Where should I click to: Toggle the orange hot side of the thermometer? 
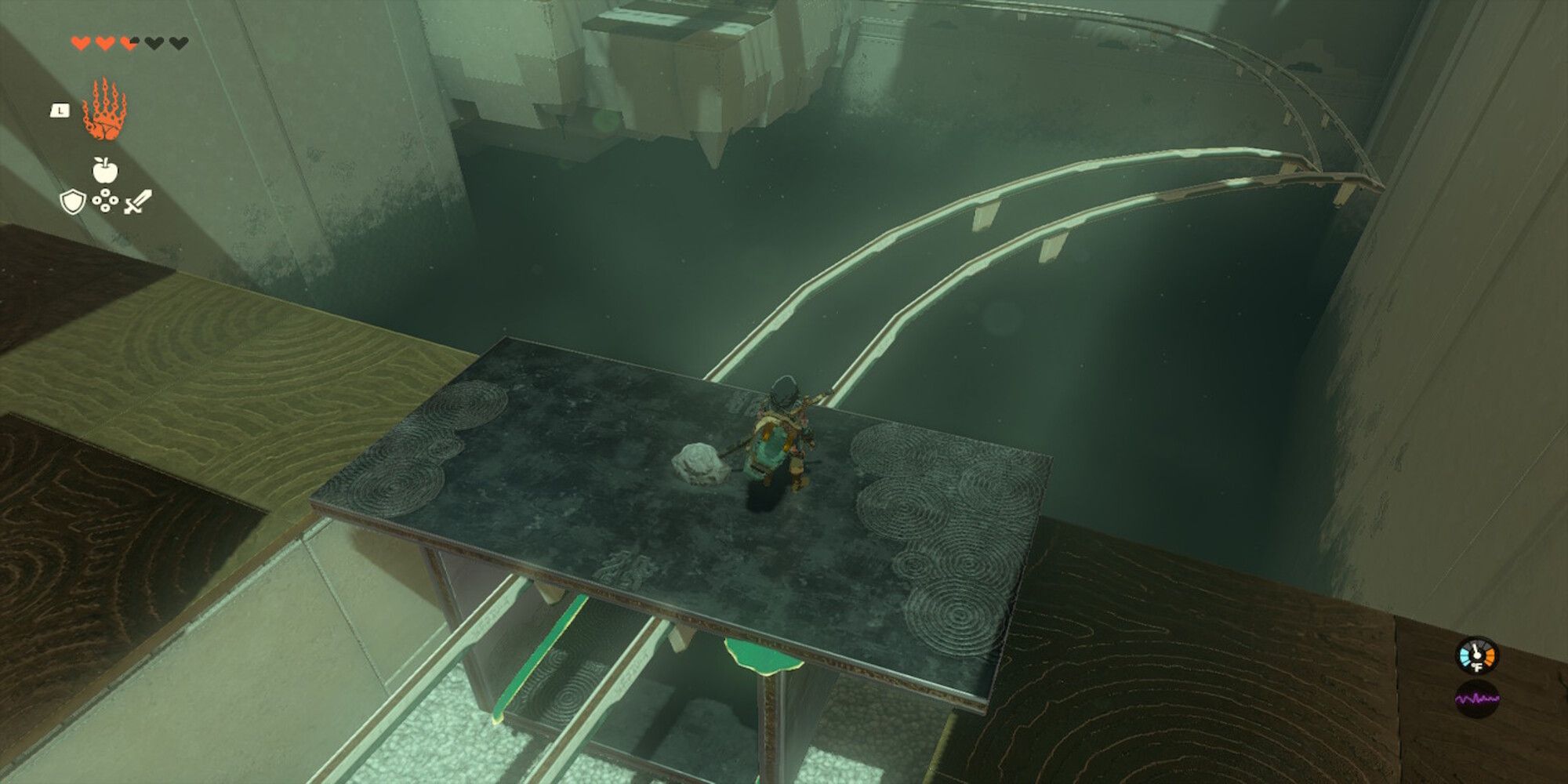(1490, 657)
